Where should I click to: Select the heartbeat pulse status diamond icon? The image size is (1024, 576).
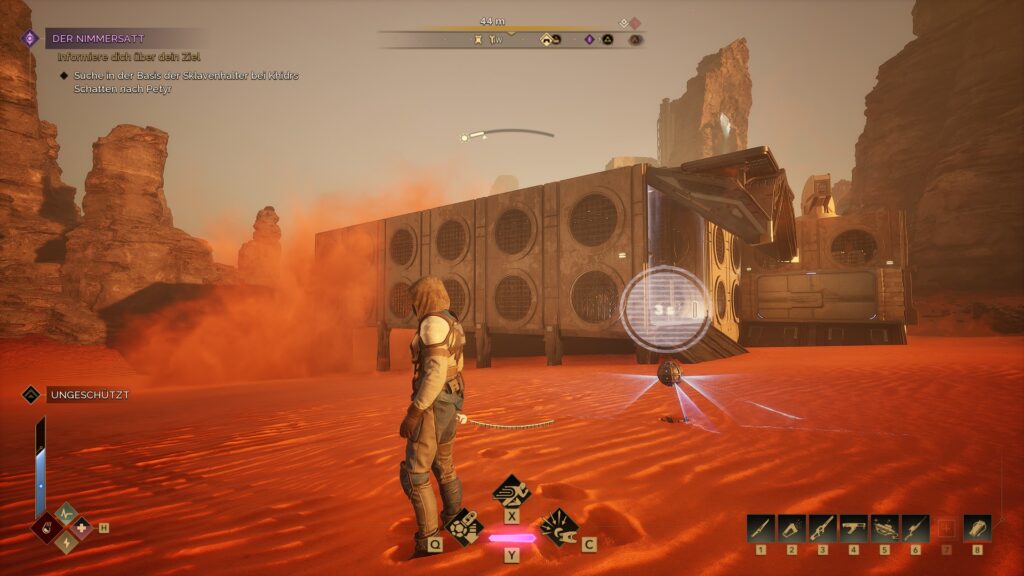[66, 514]
